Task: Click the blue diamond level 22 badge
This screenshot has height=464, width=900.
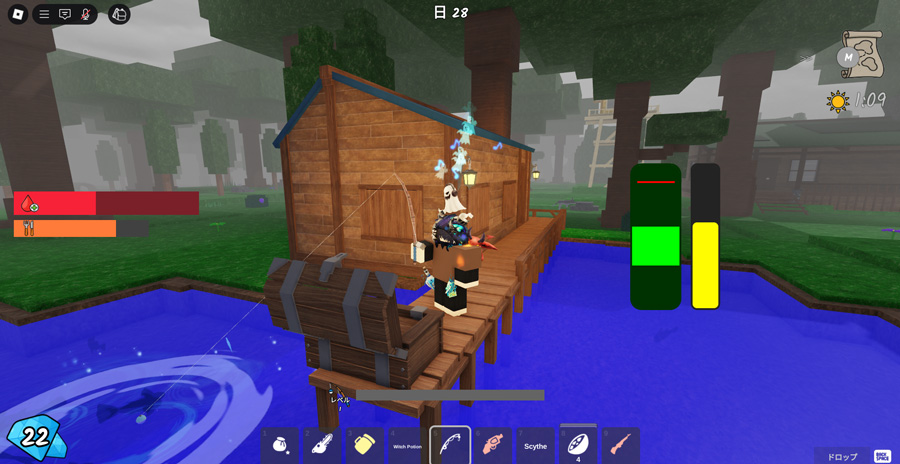Action: 33,436
